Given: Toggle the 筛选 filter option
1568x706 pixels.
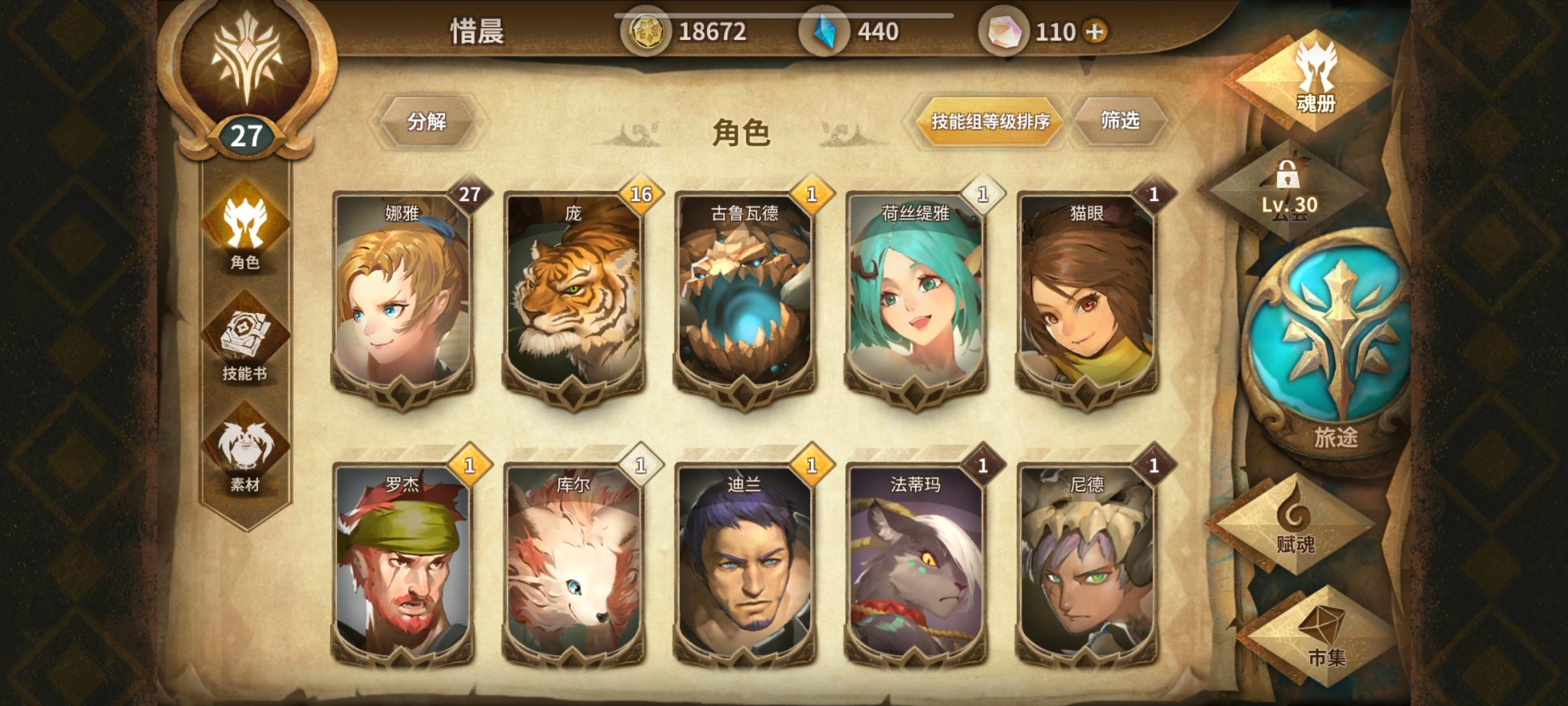Looking at the screenshot, I should coord(1122,121).
